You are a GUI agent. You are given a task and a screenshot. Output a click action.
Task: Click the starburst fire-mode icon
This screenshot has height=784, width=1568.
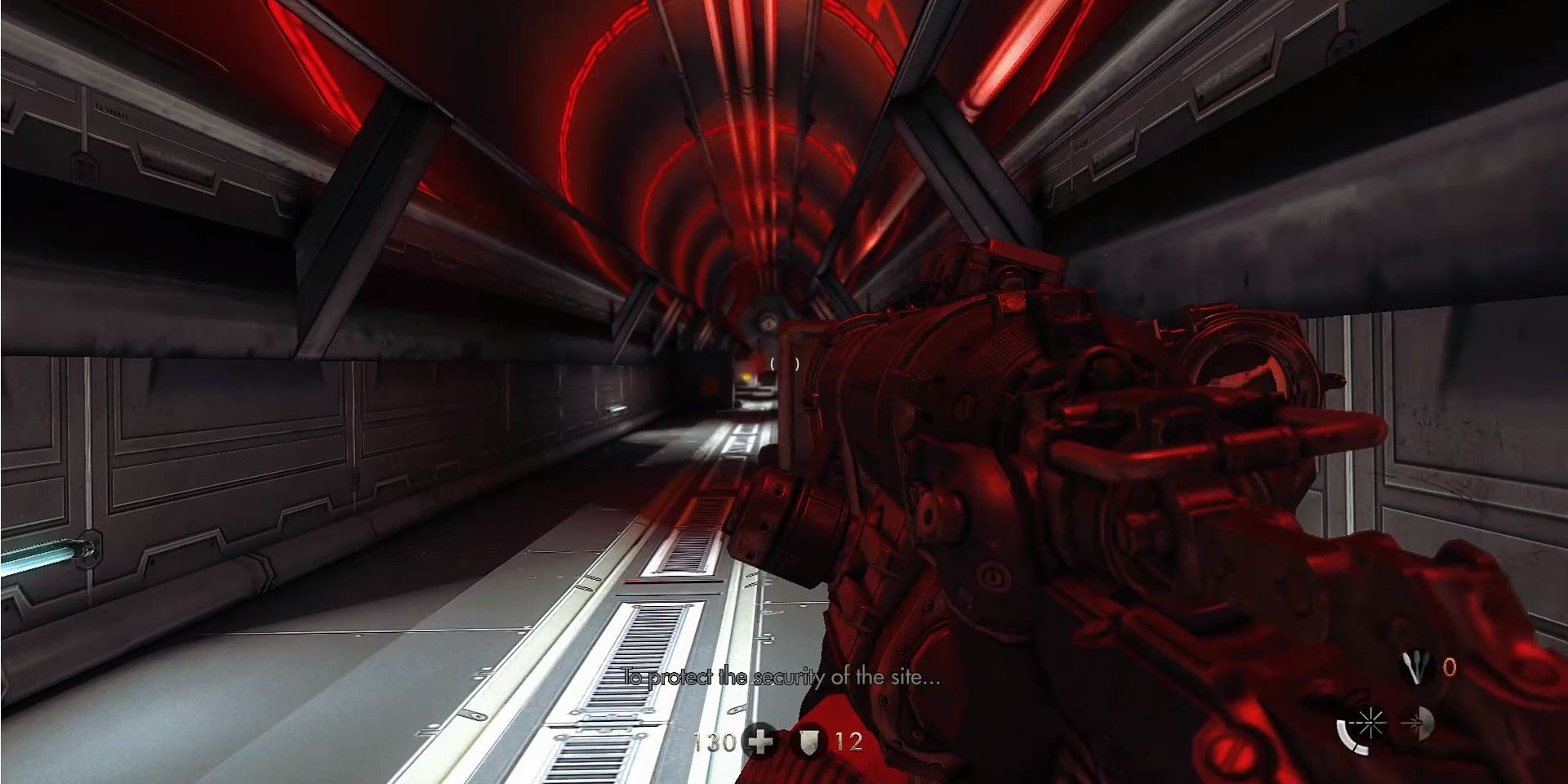(1371, 724)
